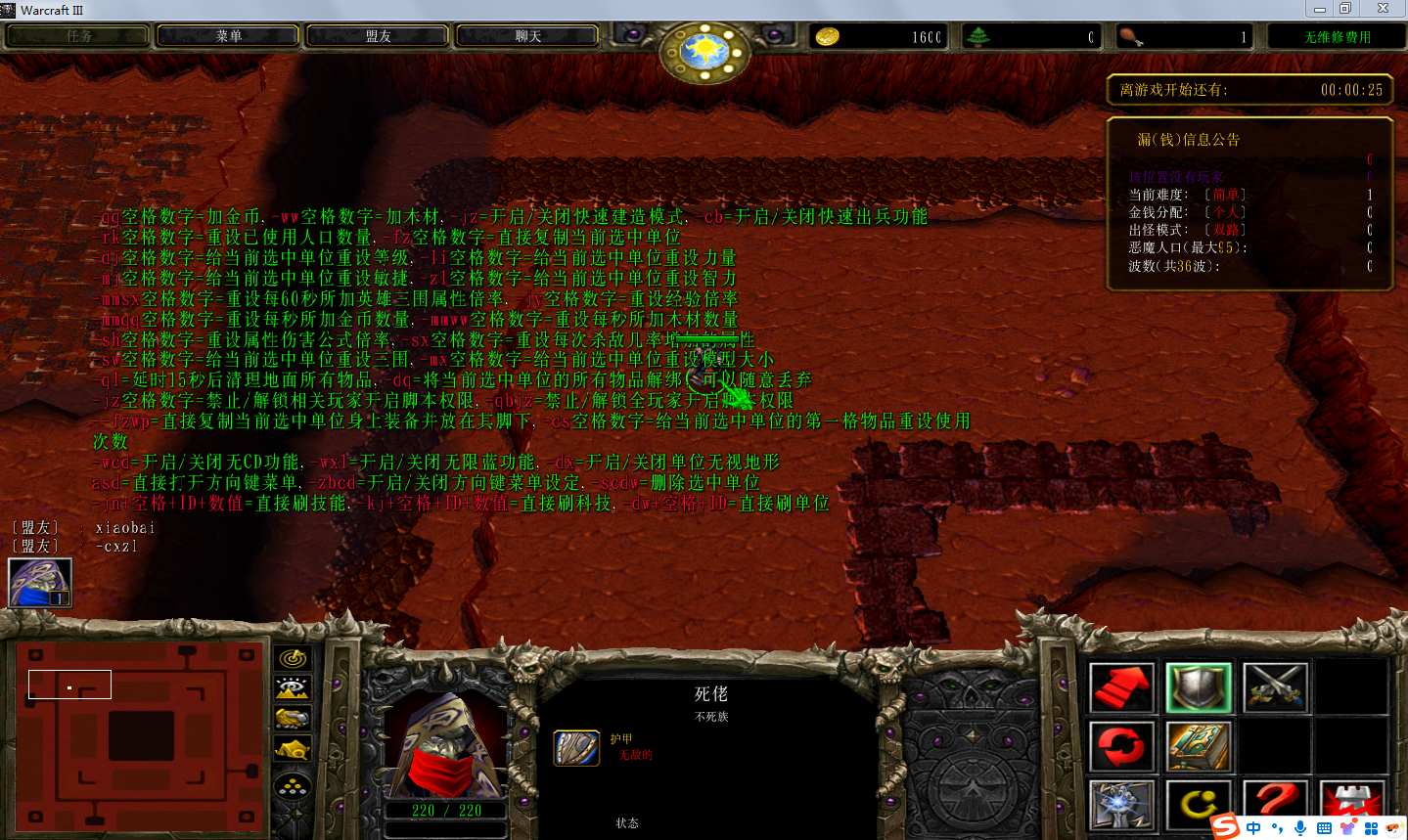
Task: Open the 任务 (Quests) button
Action: coord(78,36)
